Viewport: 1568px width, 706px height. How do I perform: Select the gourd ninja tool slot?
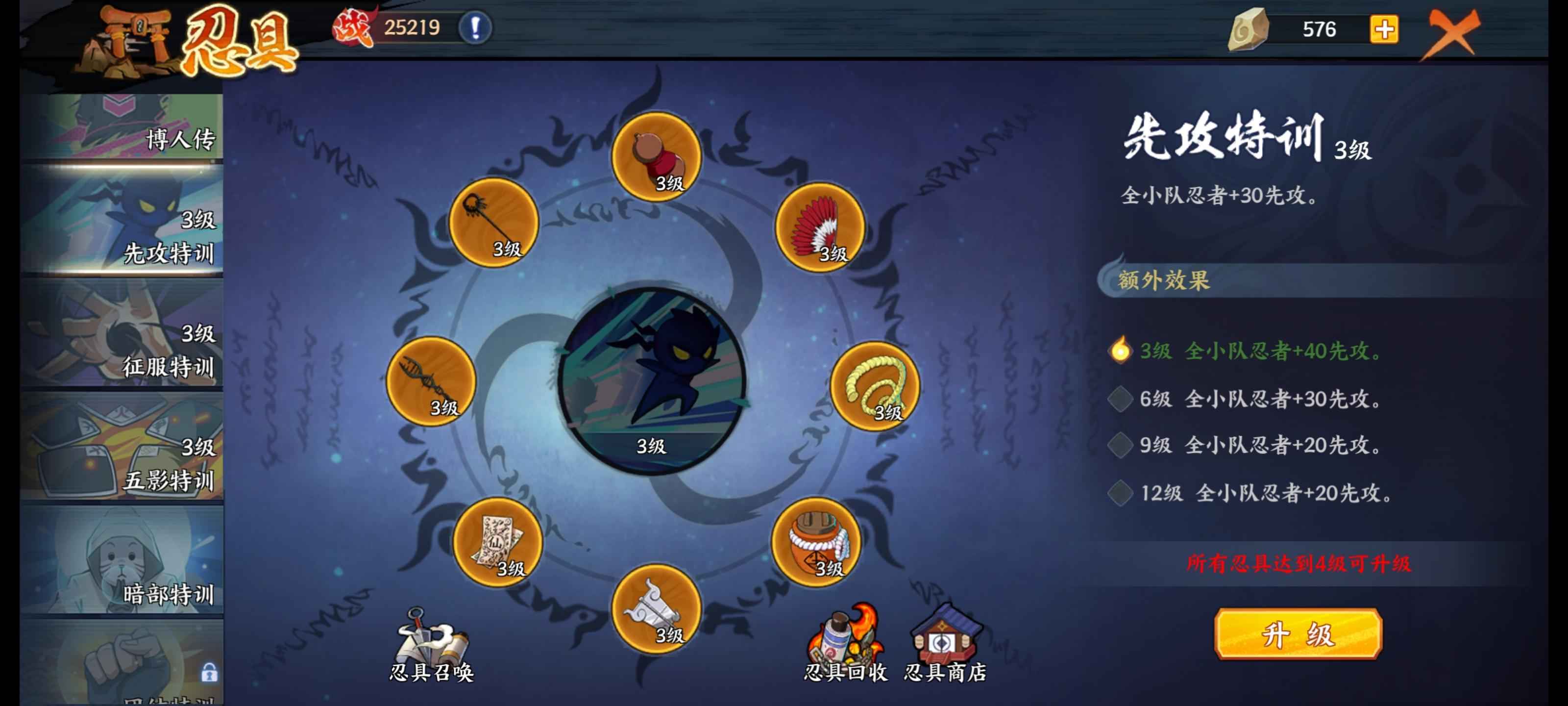coord(656,156)
